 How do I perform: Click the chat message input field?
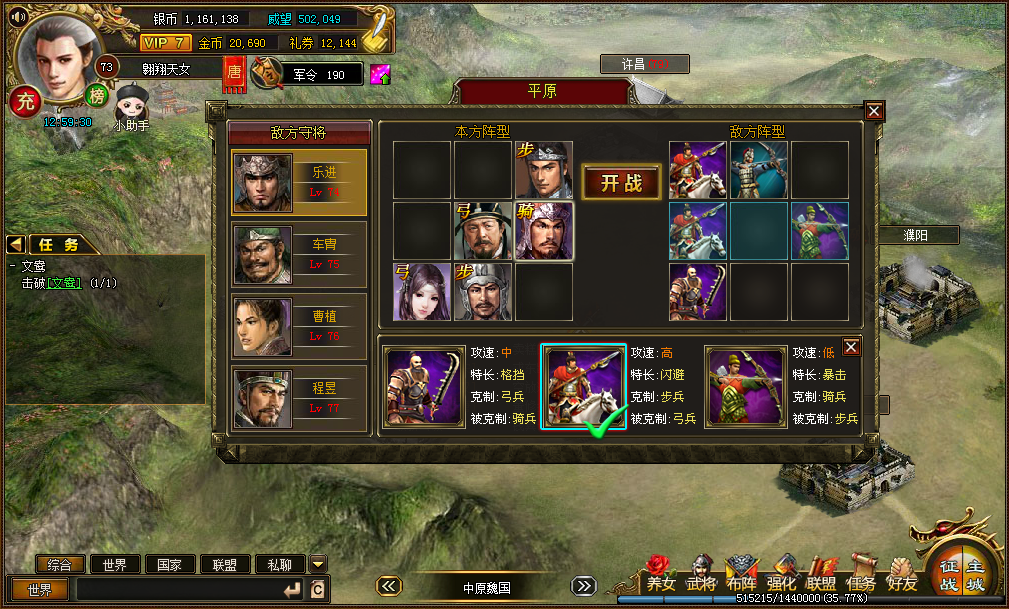[x=180, y=589]
